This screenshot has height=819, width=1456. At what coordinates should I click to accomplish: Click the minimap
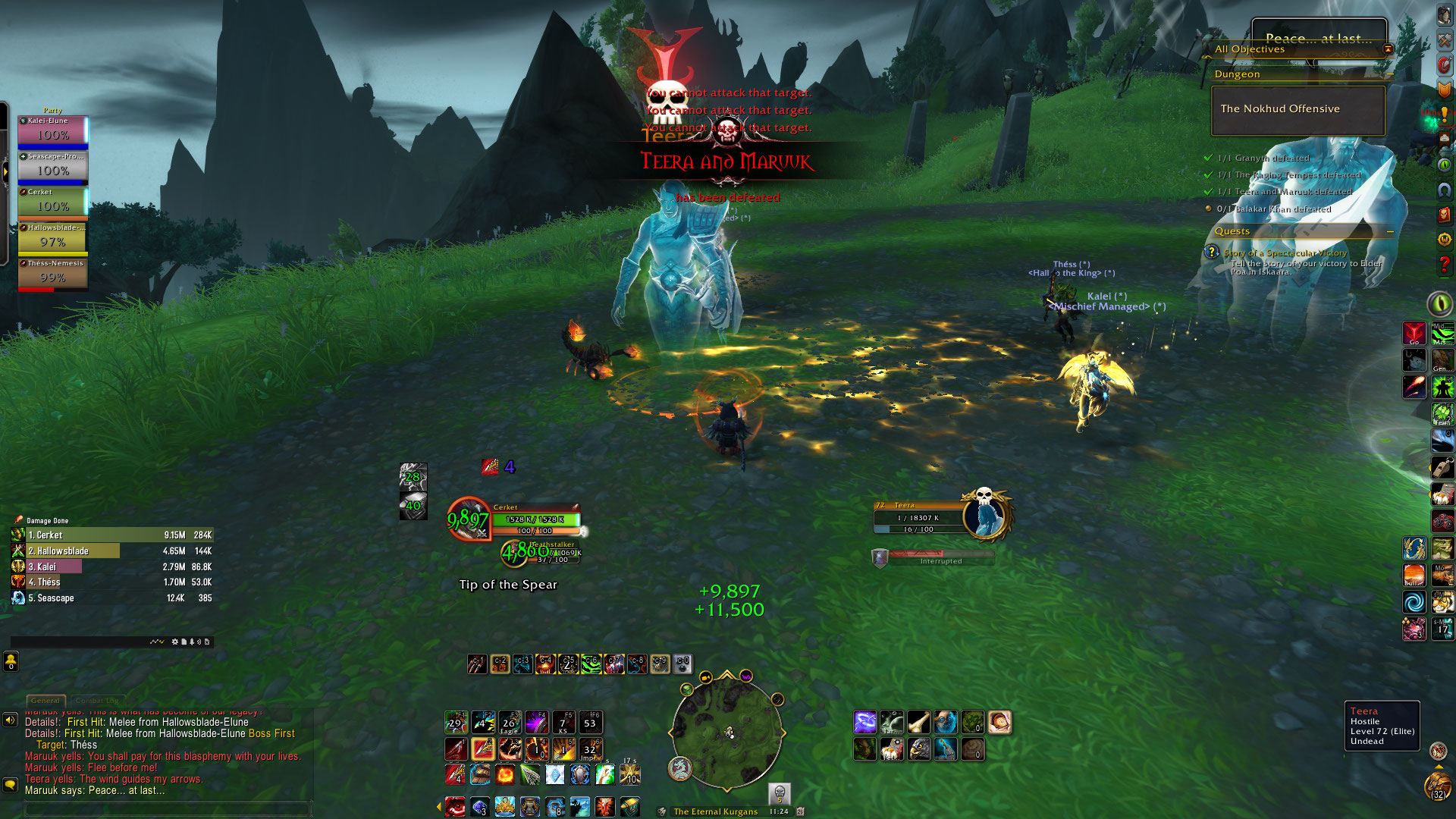(x=726, y=733)
